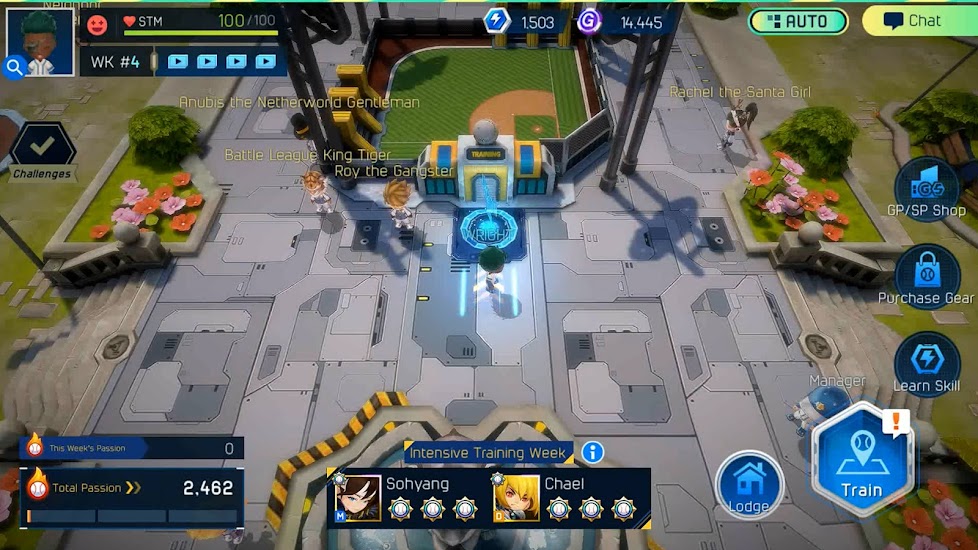Toggle the AUTO mode button

pyautogui.click(x=798, y=21)
